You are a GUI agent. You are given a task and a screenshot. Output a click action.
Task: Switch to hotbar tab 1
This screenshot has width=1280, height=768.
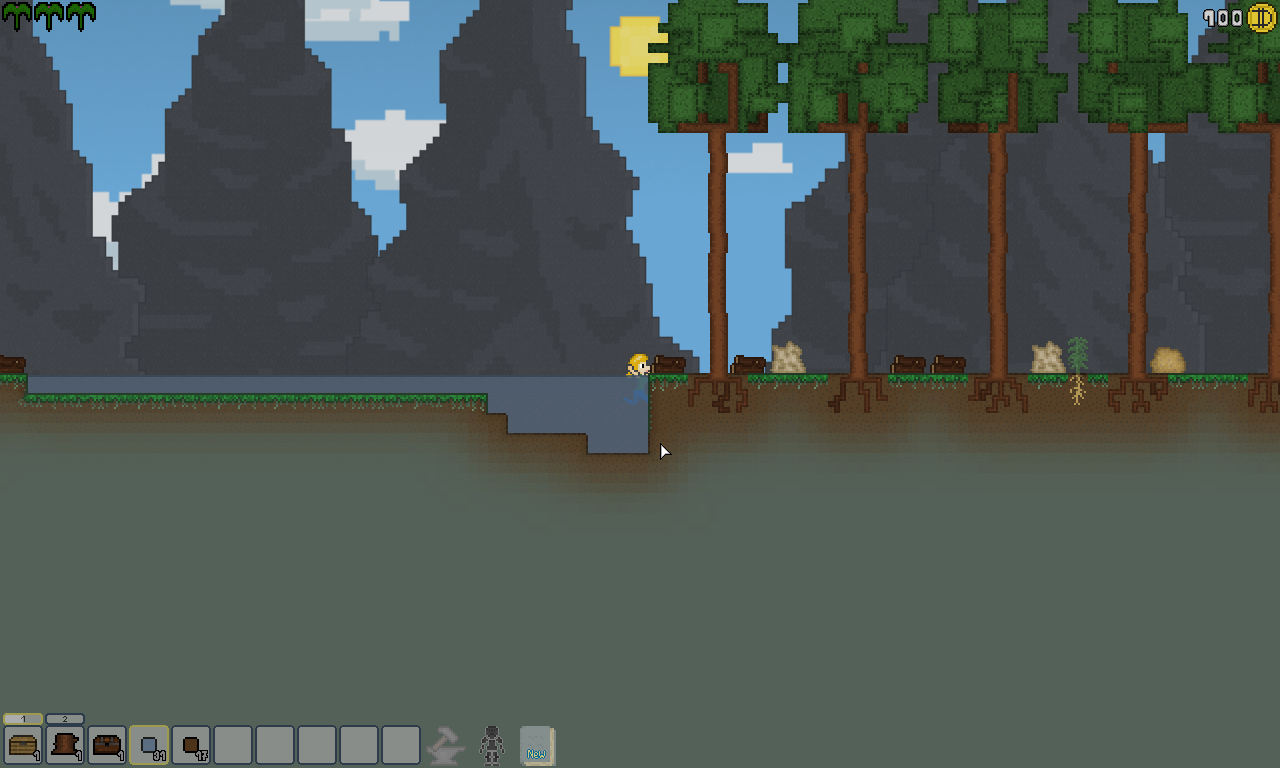pos(23,719)
